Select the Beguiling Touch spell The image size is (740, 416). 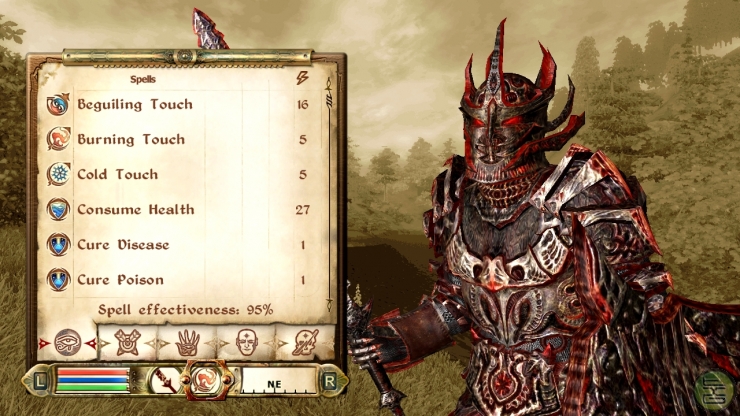(135, 105)
